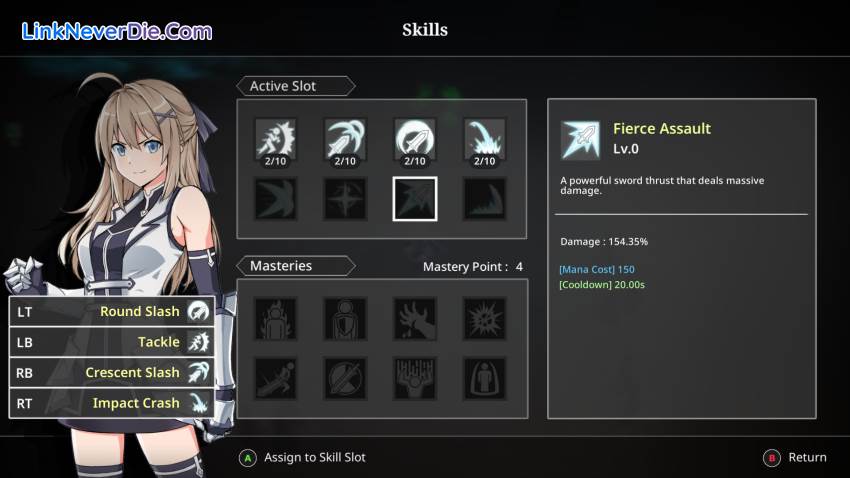
Task: Choose the figure with shield mastery
Action: (x=345, y=319)
